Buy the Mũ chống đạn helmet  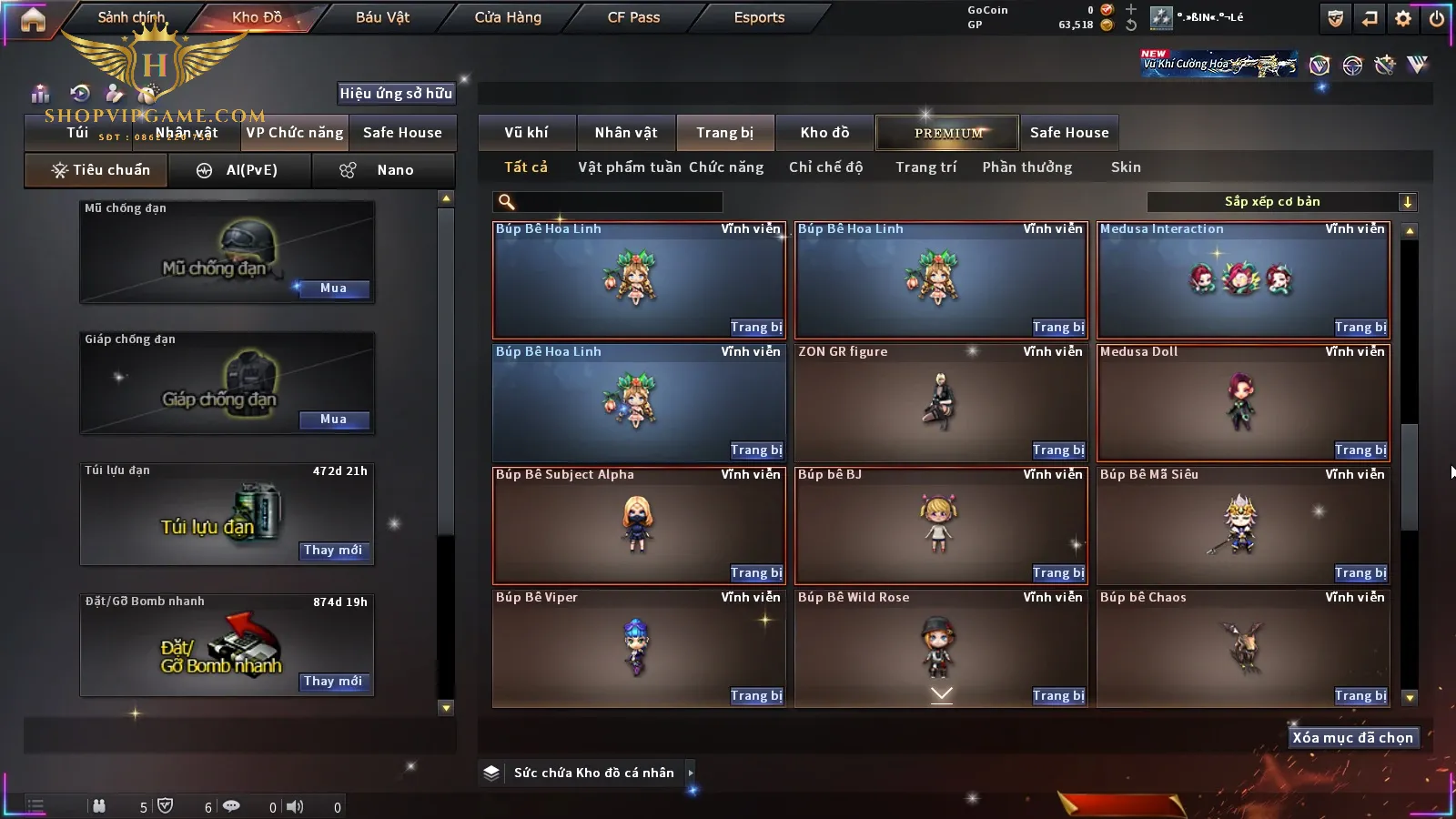click(333, 288)
